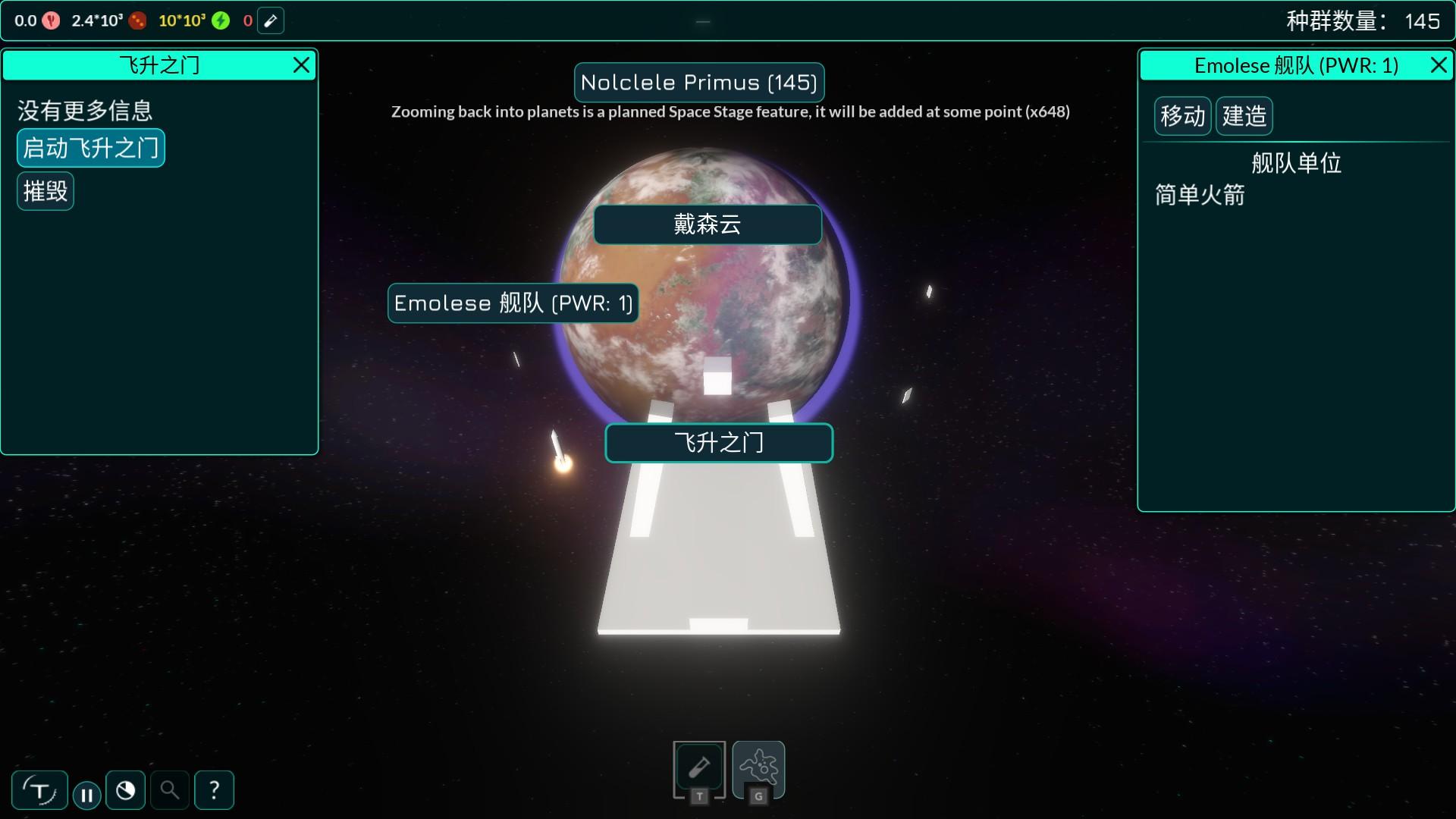Screen dimensions: 1456x819
Task: Open the globe statistics button
Action: click(x=126, y=791)
